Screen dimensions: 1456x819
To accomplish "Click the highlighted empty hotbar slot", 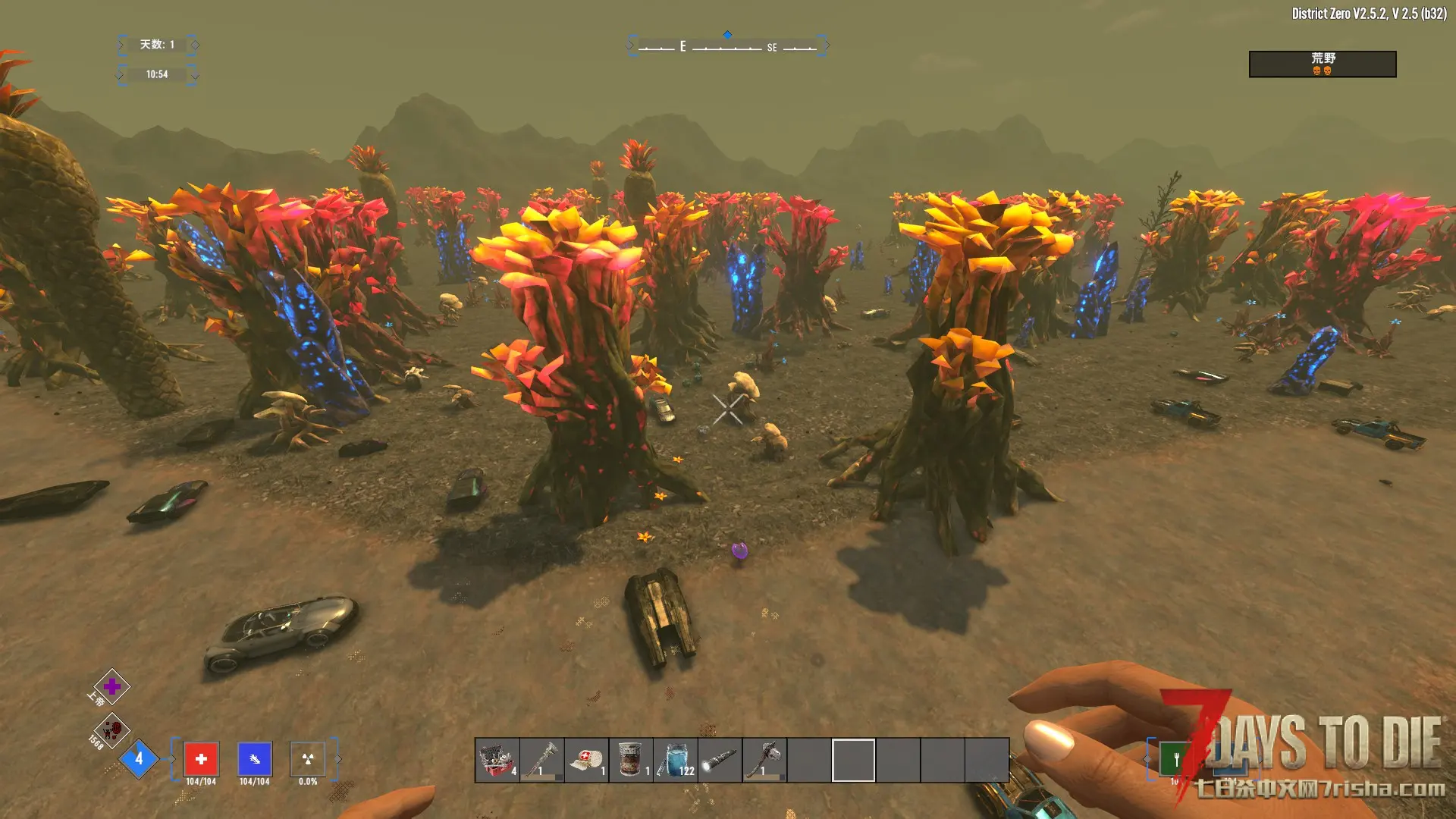I will [854, 759].
